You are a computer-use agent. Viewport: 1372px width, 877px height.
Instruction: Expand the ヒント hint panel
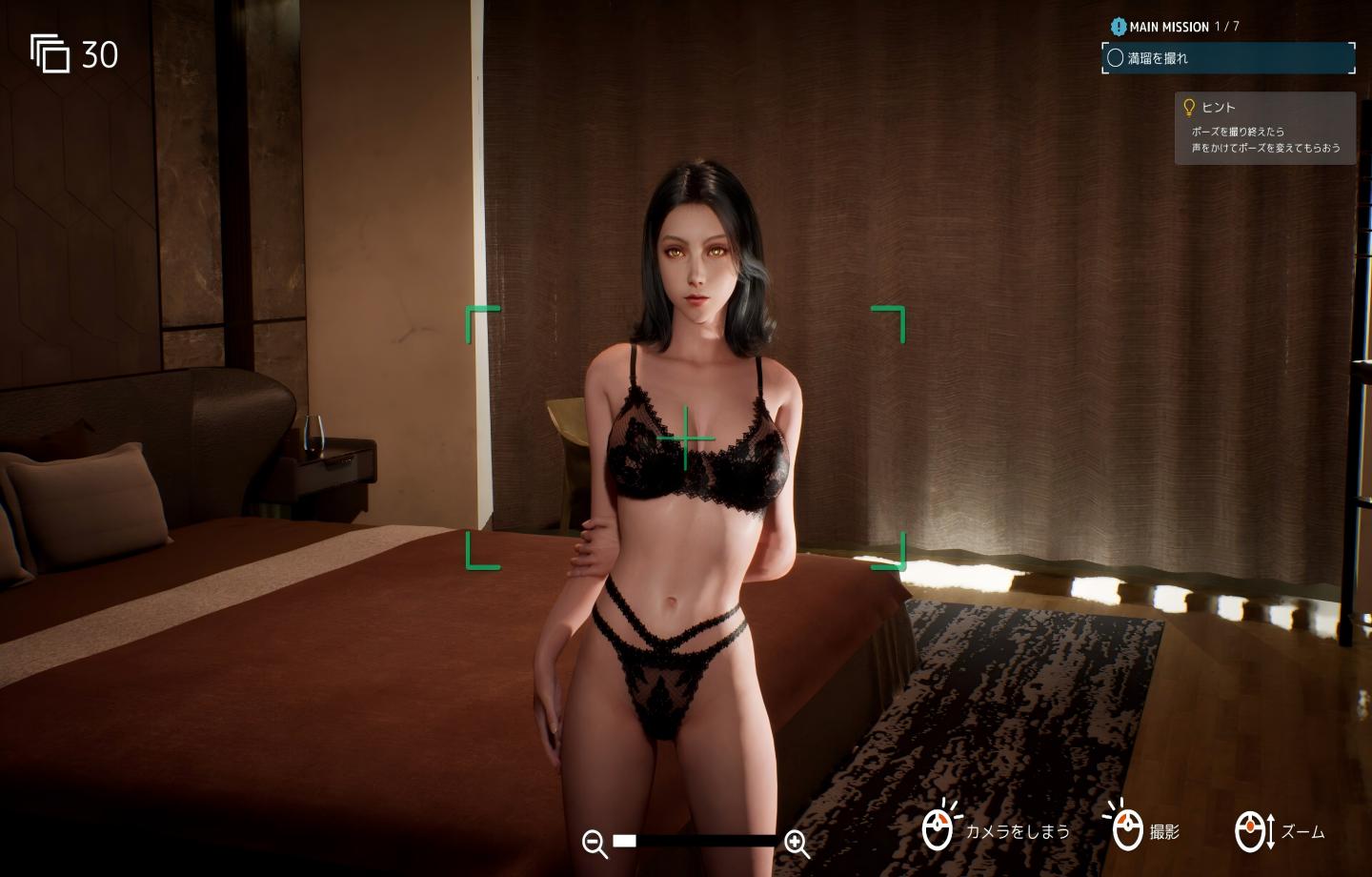click(x=1265, y=127)
